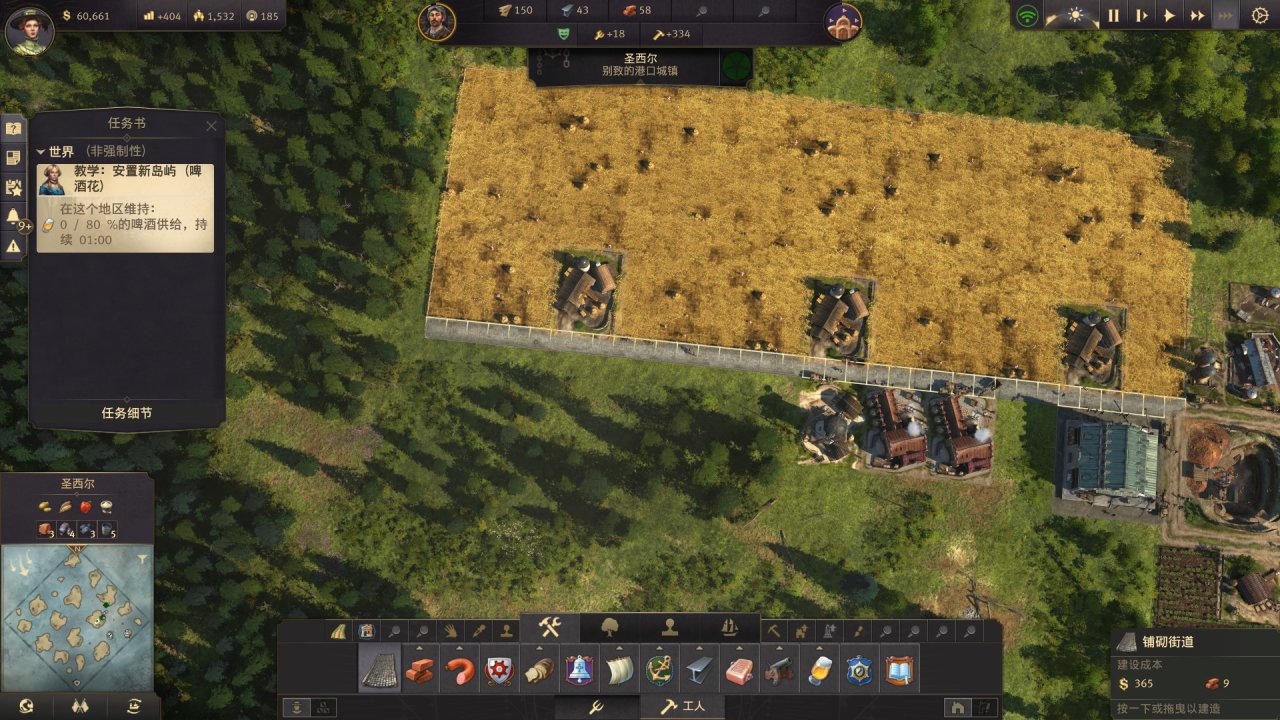Open the ship construction build tab
The height and width of the screenshot is (720, 1280).
tap(730, 628)
